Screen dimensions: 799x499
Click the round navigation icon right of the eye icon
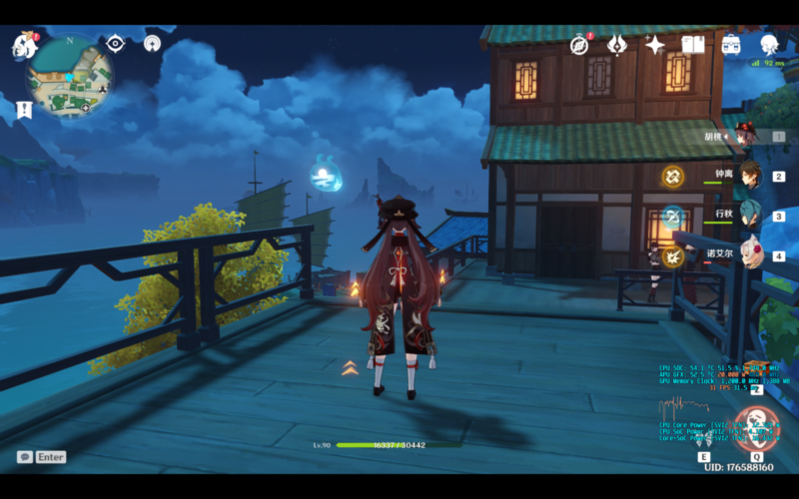(x=152, y=43)
